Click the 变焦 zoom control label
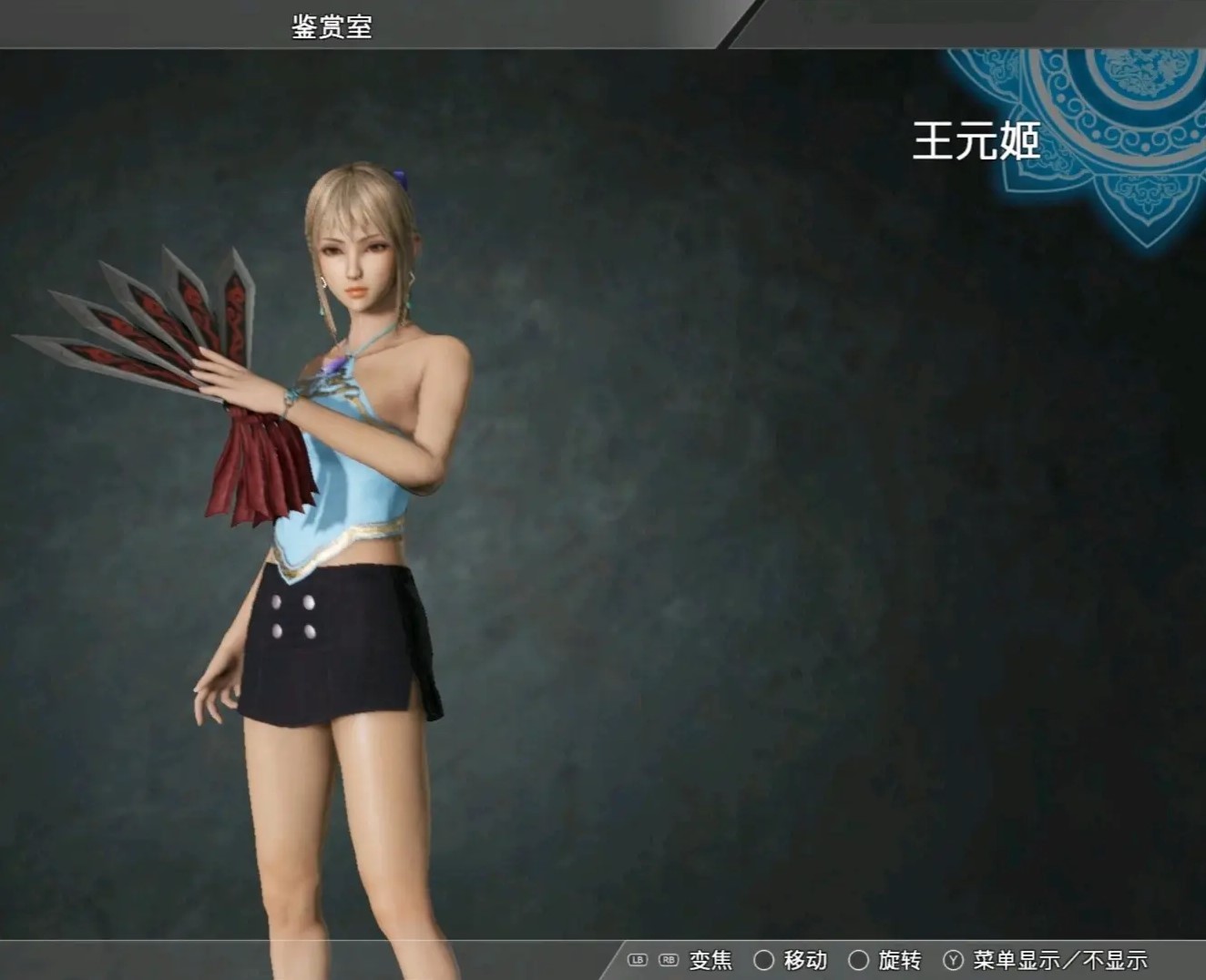Screen dimensions: 1206x980 click(x=710, y=959)
